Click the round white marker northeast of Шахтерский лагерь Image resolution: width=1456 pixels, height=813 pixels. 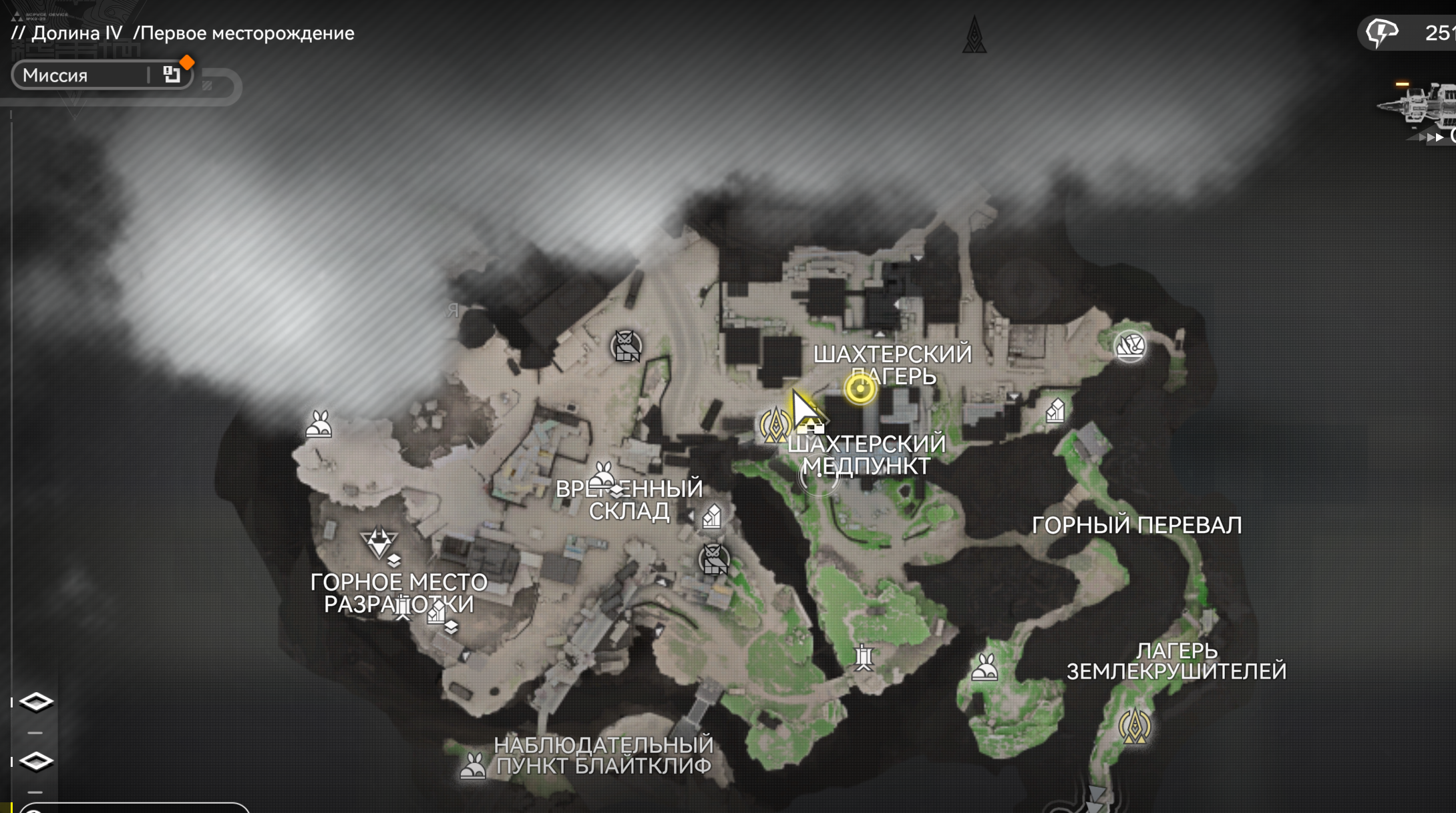tap(1129, 346)
